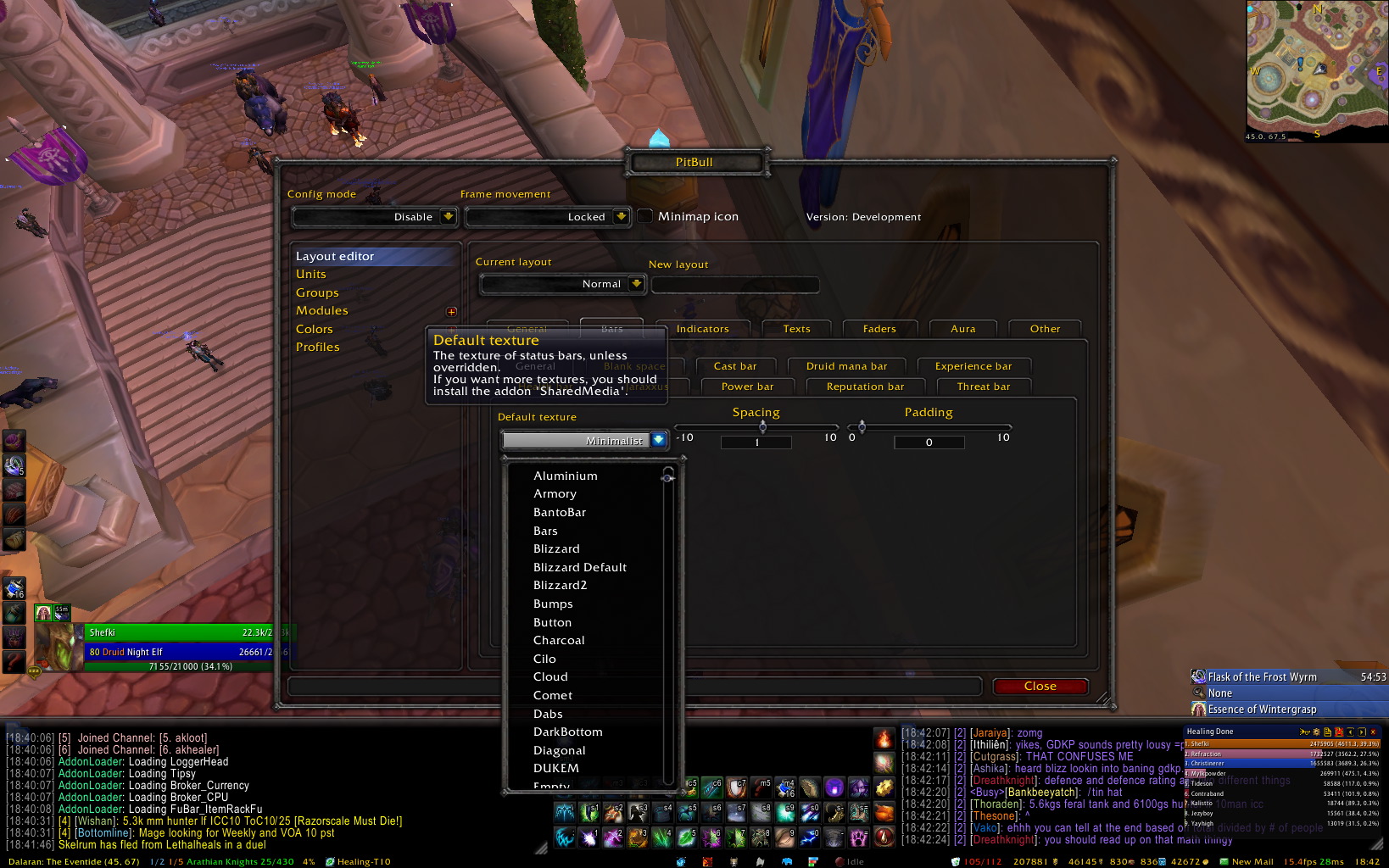Select Units in the left panel
This screenshot has height=868, width=1389.
311,274
